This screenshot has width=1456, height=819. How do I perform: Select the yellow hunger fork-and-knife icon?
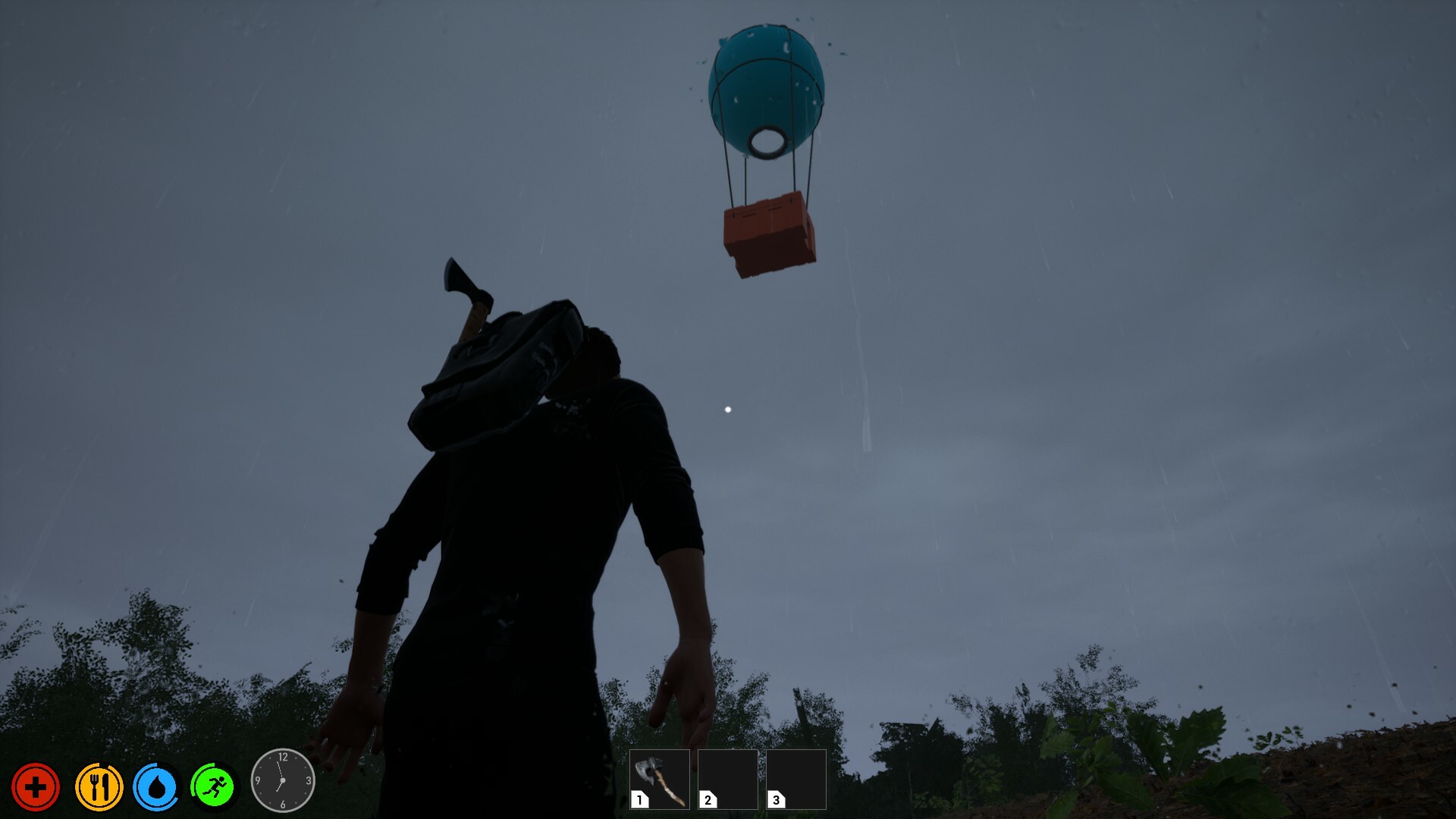pos(99,786)
